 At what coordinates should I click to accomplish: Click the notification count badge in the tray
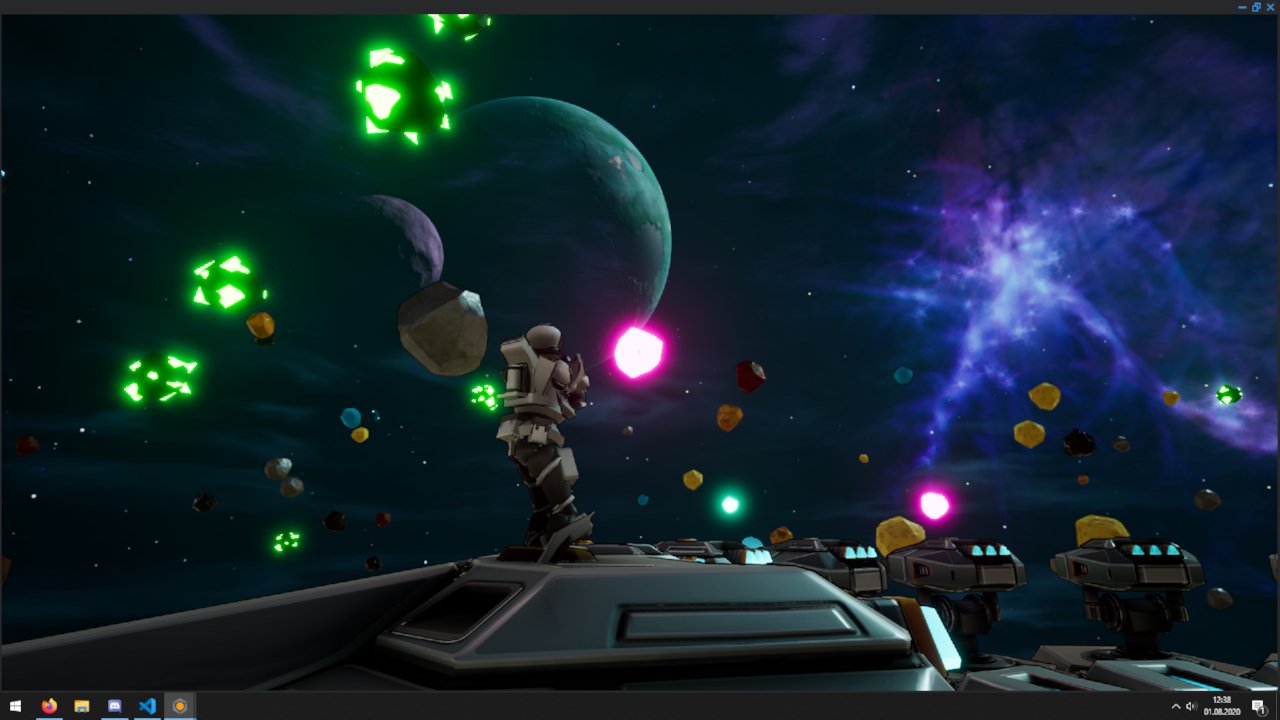click(x=1263, y=711)
